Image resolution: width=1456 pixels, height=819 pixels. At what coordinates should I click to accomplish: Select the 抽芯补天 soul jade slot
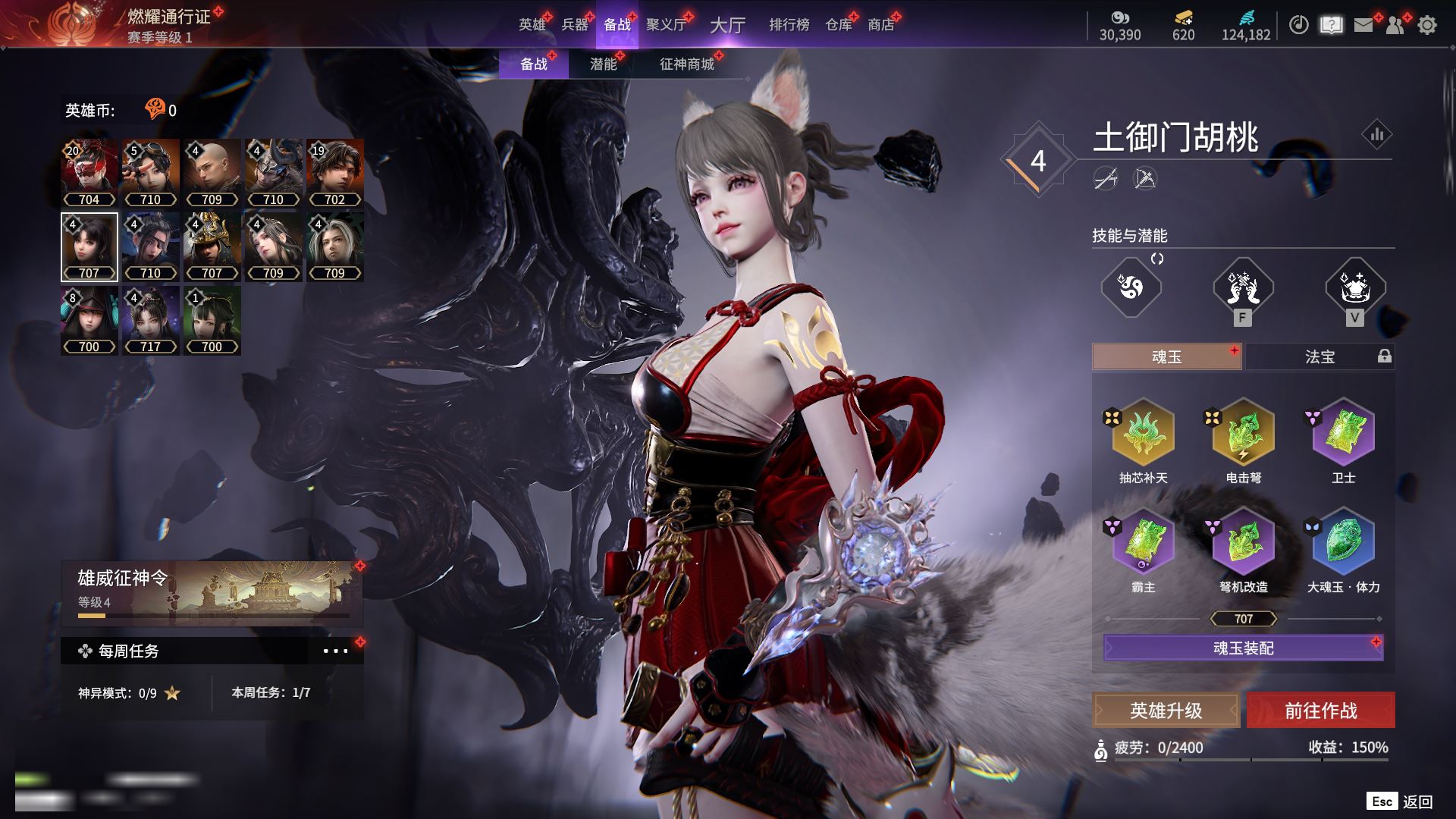point(1143,433)
